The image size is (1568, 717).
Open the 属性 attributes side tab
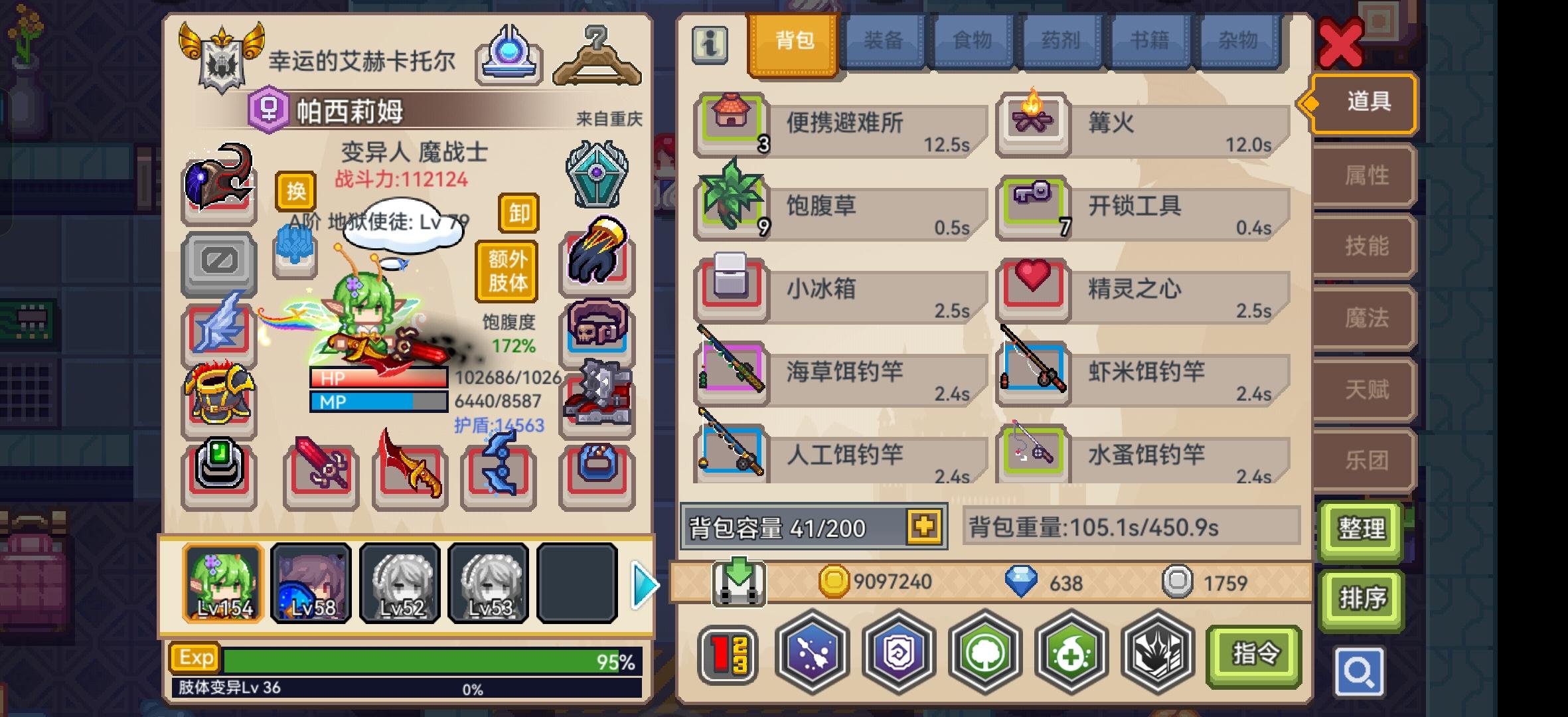tap(1362, 176)
